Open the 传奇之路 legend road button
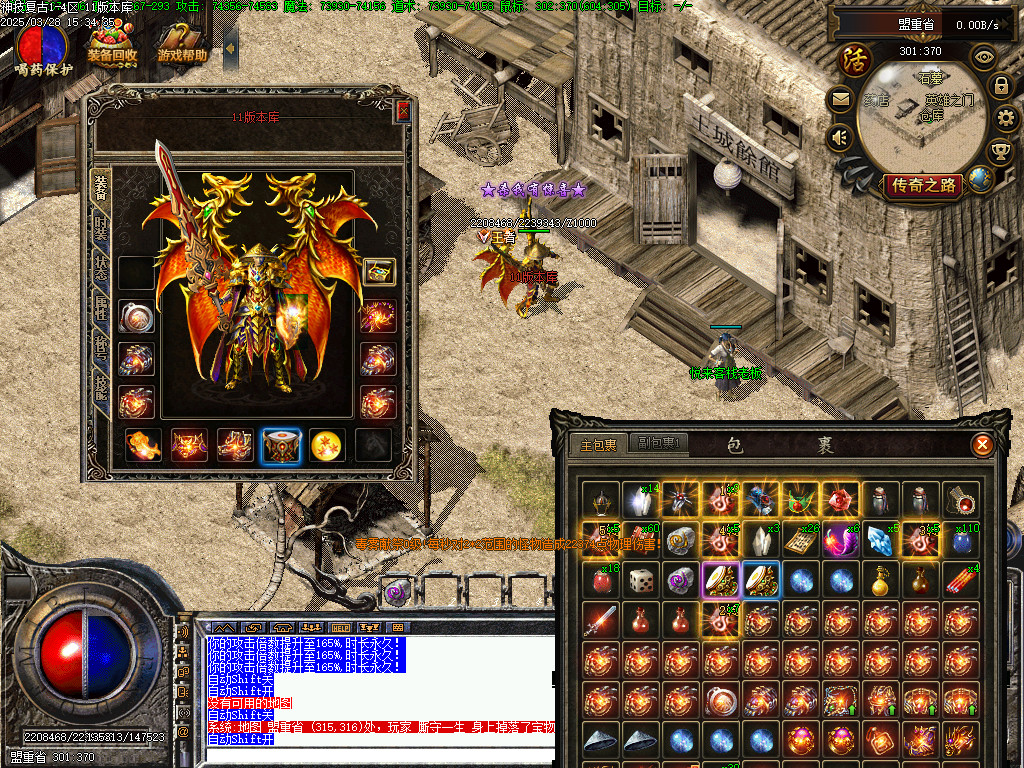The width and height of the screenshot is (1024, 768). pyautogui.click(x=923, y=185)
